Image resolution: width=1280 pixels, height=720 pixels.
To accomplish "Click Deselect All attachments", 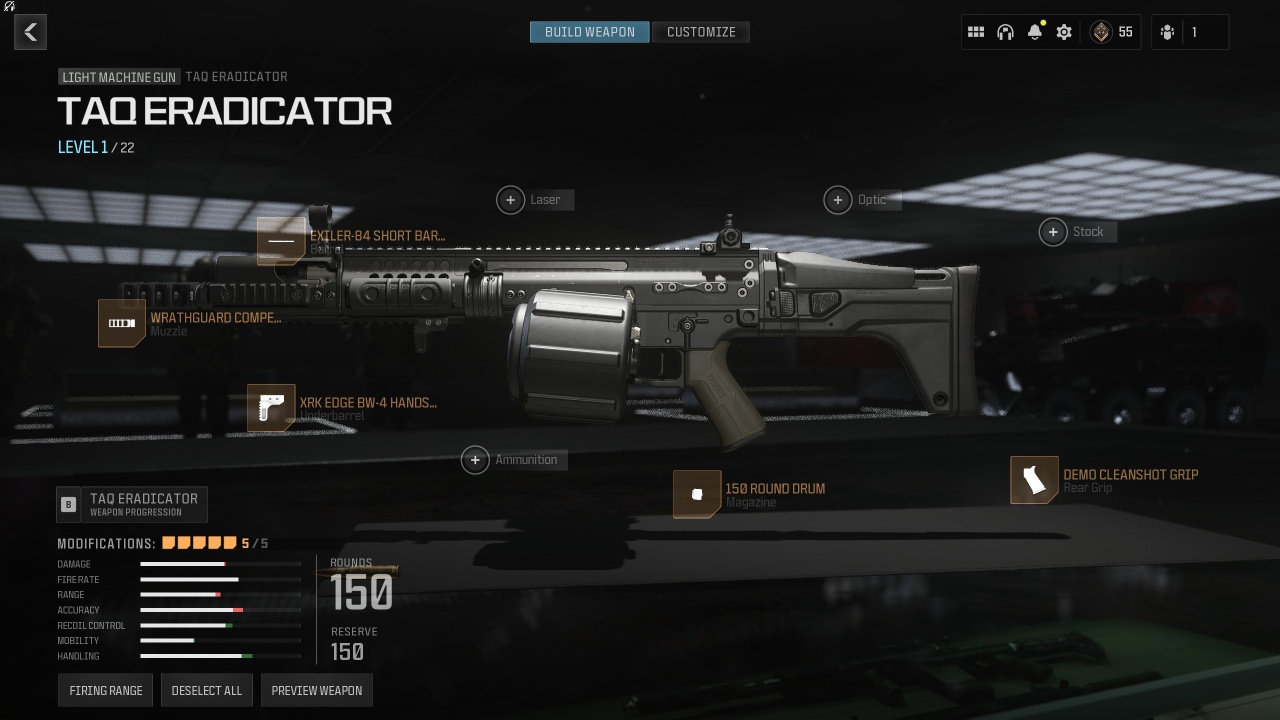I will coord(207,691).
